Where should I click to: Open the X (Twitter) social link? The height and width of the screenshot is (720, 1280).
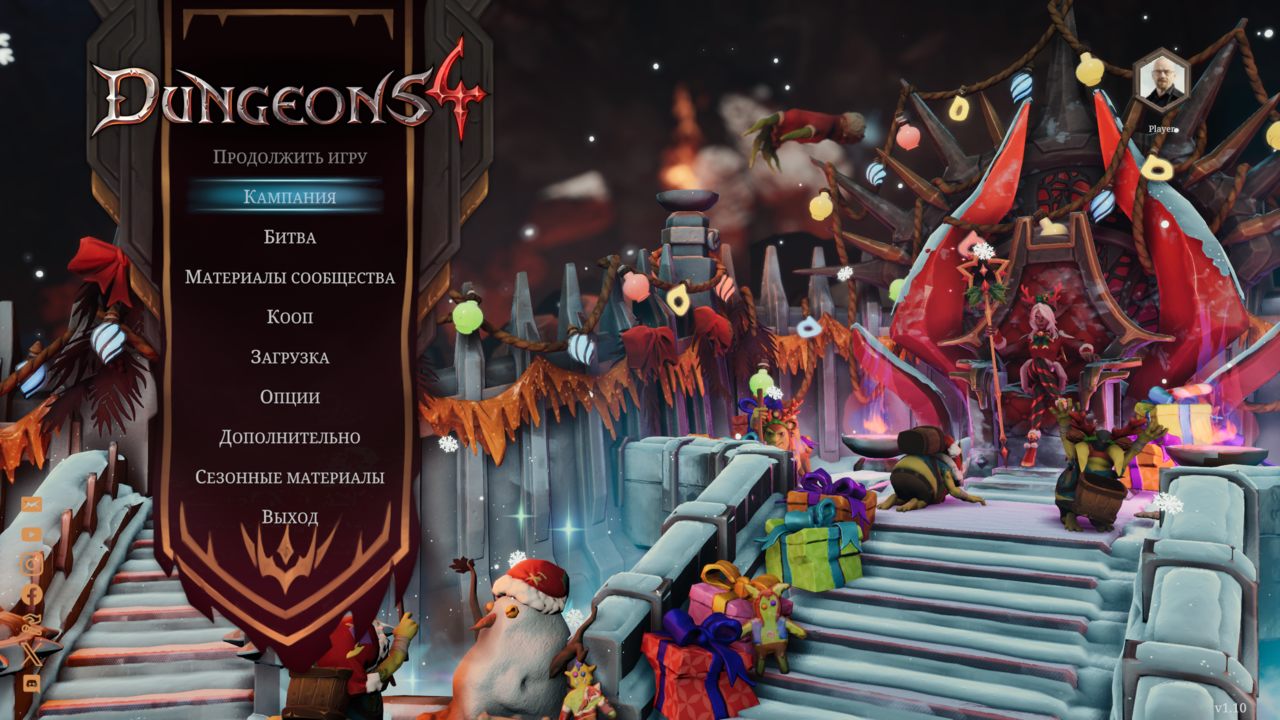32,652
